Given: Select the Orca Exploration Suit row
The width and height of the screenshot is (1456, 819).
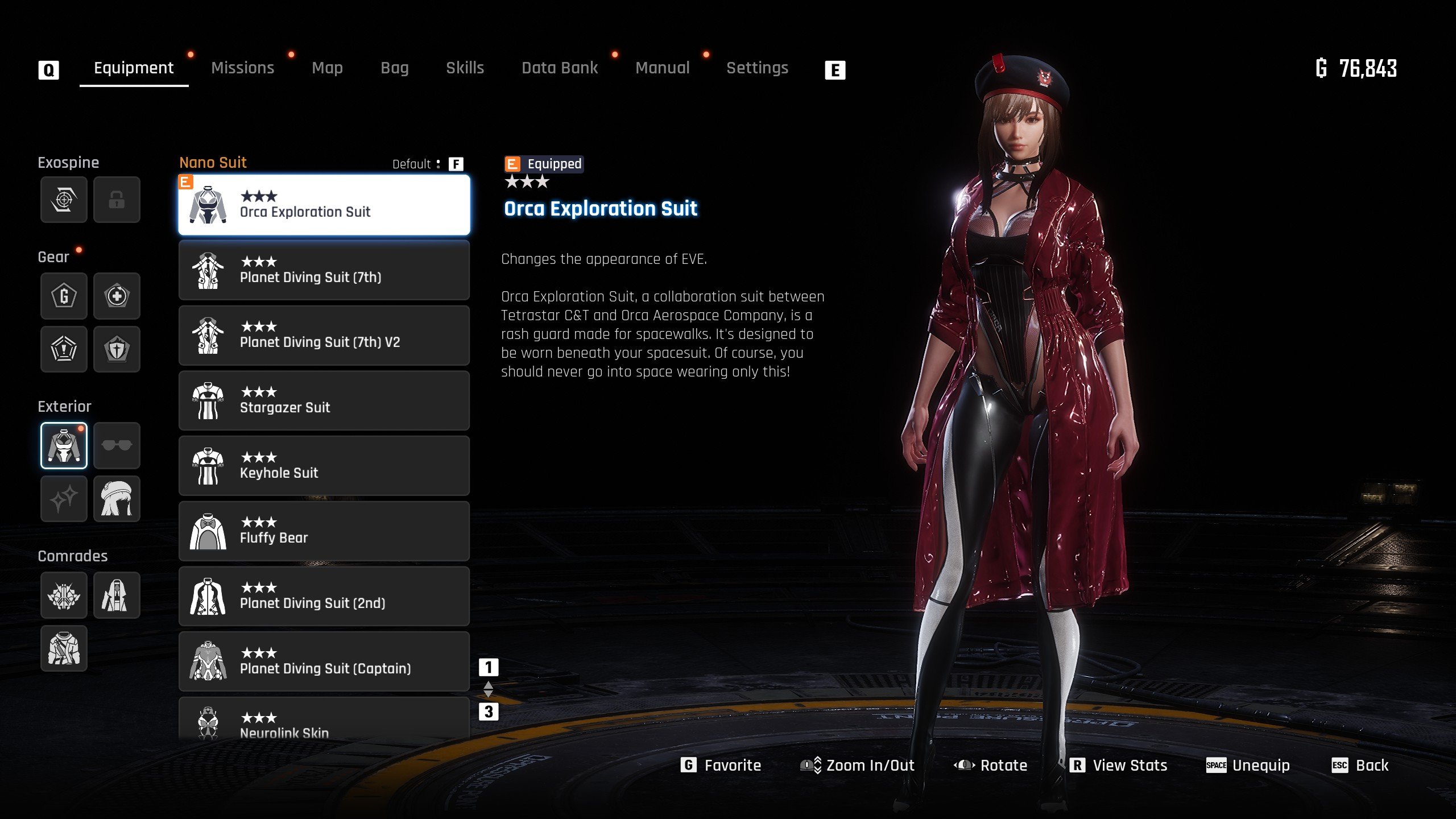Looking at the screenshot, I should pyautogui.click(x=324, y=205).
